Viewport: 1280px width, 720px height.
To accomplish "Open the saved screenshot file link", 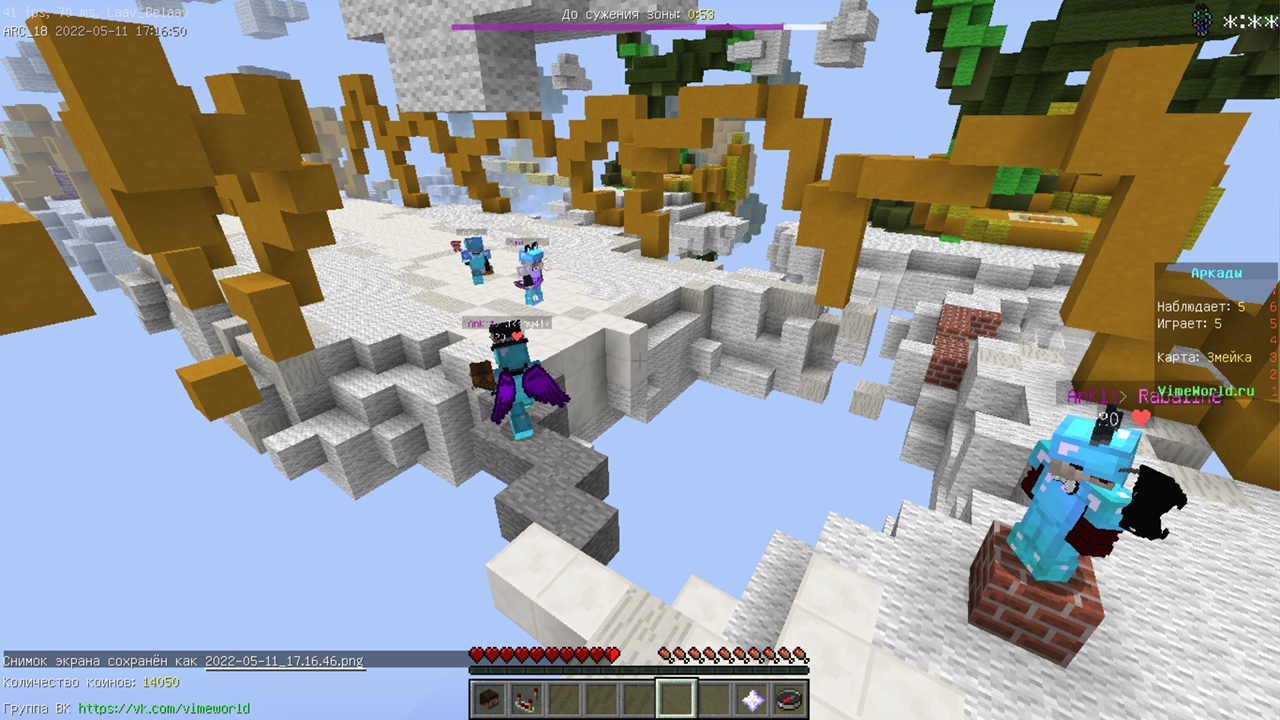I will tap(284, 661).
